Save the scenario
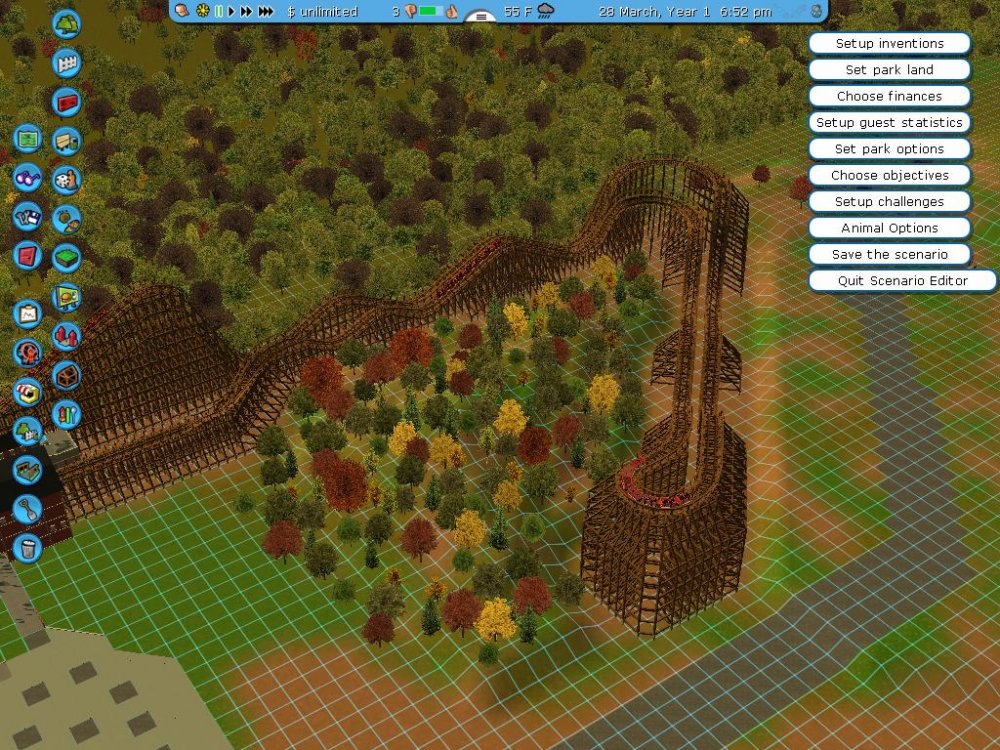Viewport: 1000px width, 750px height. coord(889,254)
